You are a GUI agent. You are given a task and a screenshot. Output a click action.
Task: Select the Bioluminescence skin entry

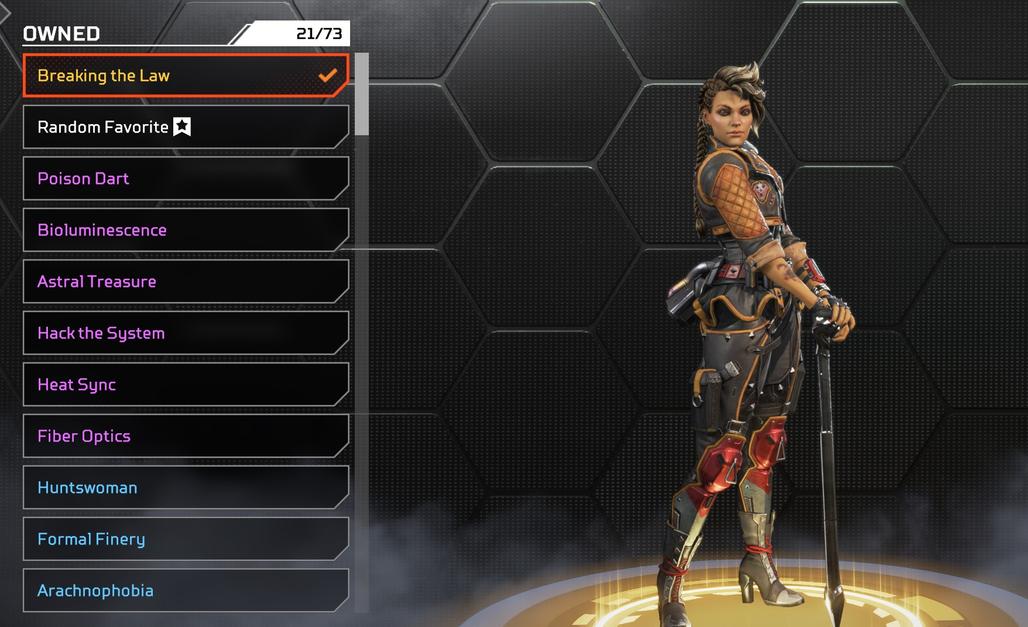point(185,230)
